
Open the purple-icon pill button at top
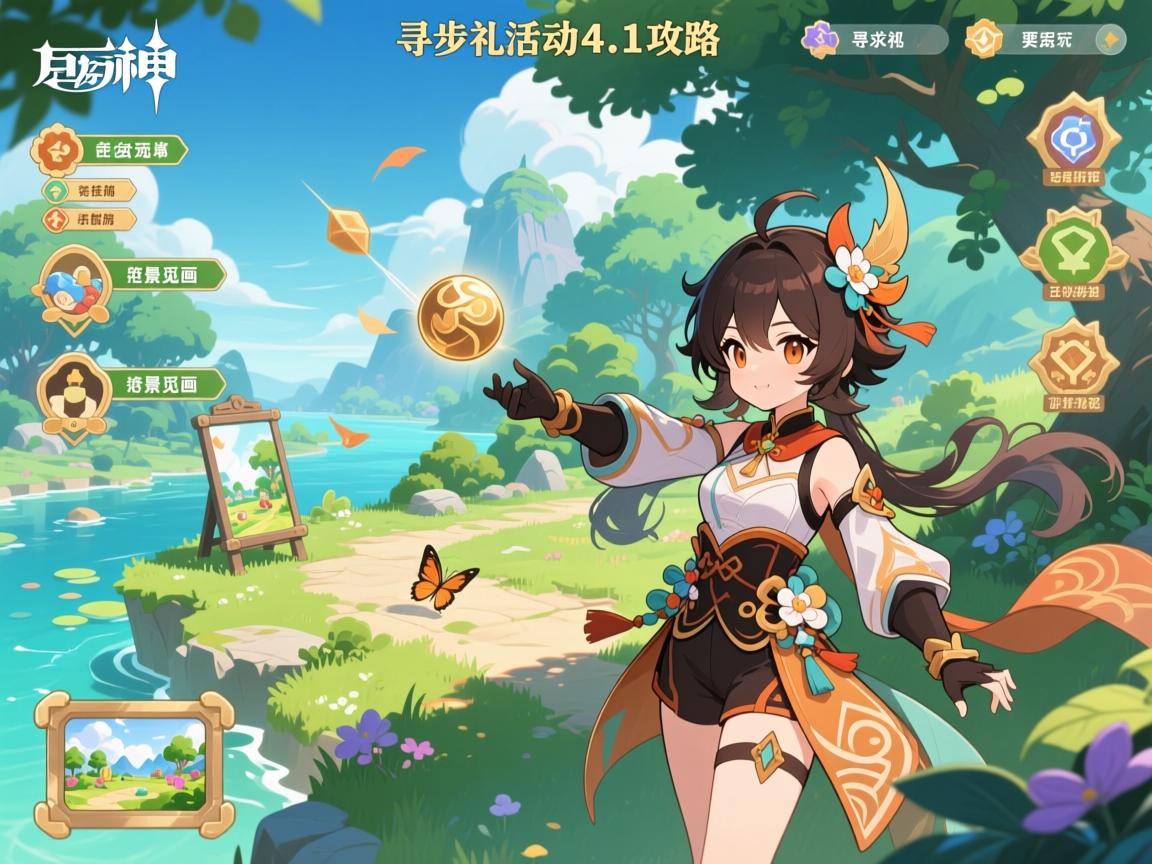[874, 40]
